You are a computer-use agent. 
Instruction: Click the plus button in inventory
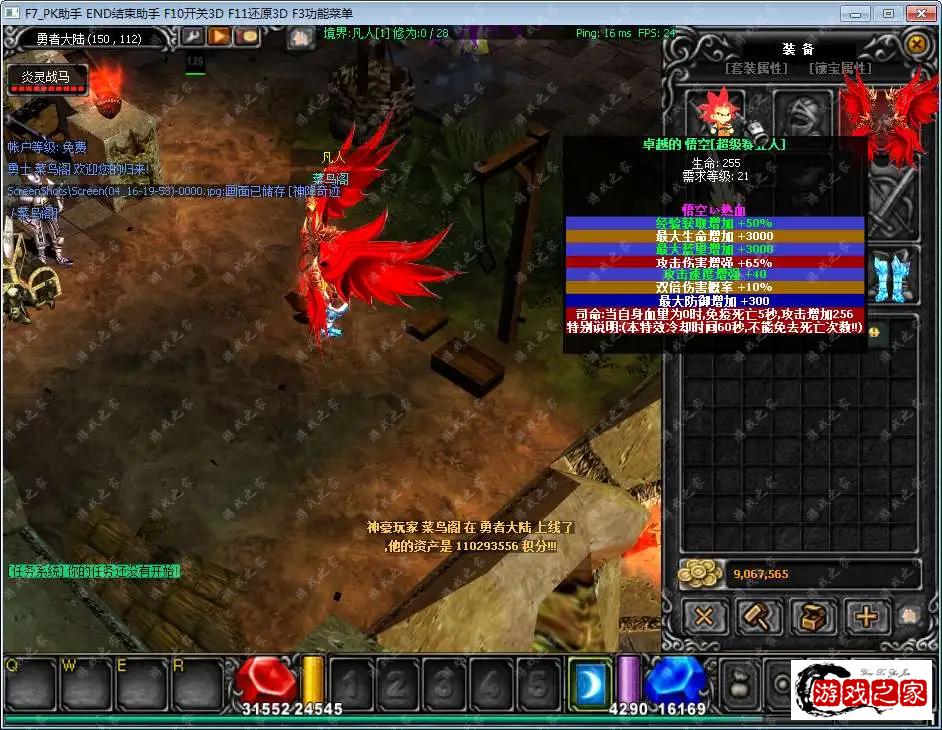coord(867,617)
